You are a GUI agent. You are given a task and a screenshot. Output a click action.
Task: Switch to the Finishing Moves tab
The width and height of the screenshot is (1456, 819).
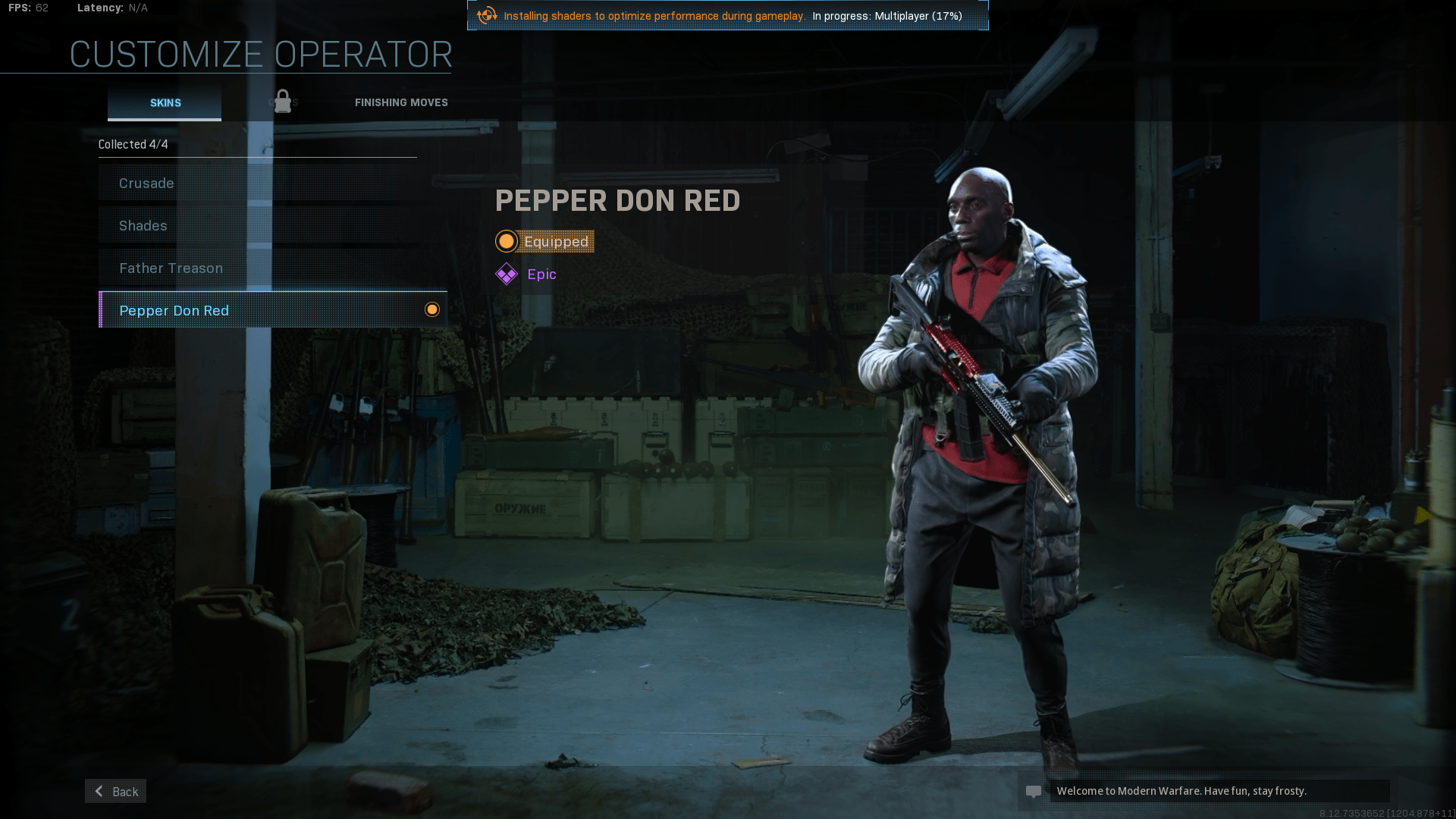tap(401, 102)
